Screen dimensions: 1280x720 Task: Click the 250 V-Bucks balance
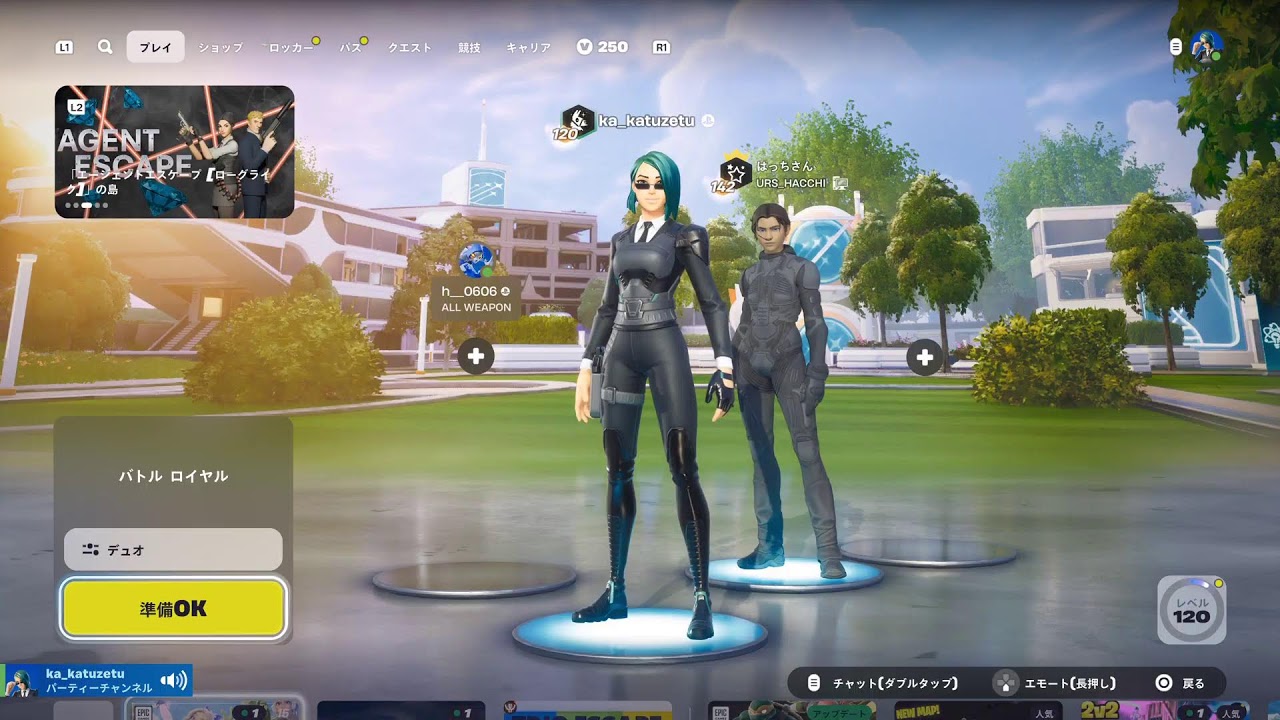(602, 47)
